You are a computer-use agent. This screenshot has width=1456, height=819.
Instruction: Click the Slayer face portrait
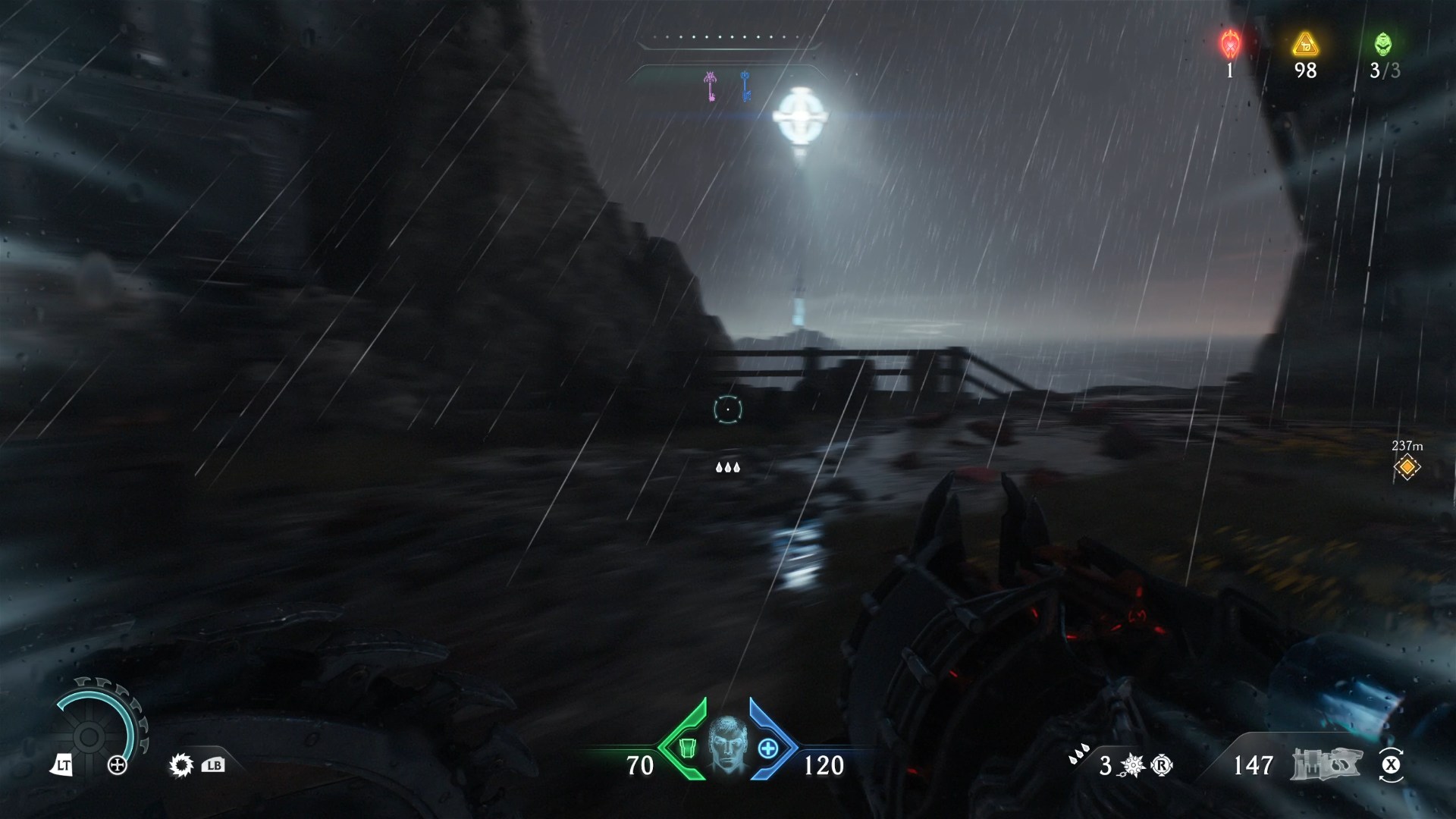click(x=727, y=746)
